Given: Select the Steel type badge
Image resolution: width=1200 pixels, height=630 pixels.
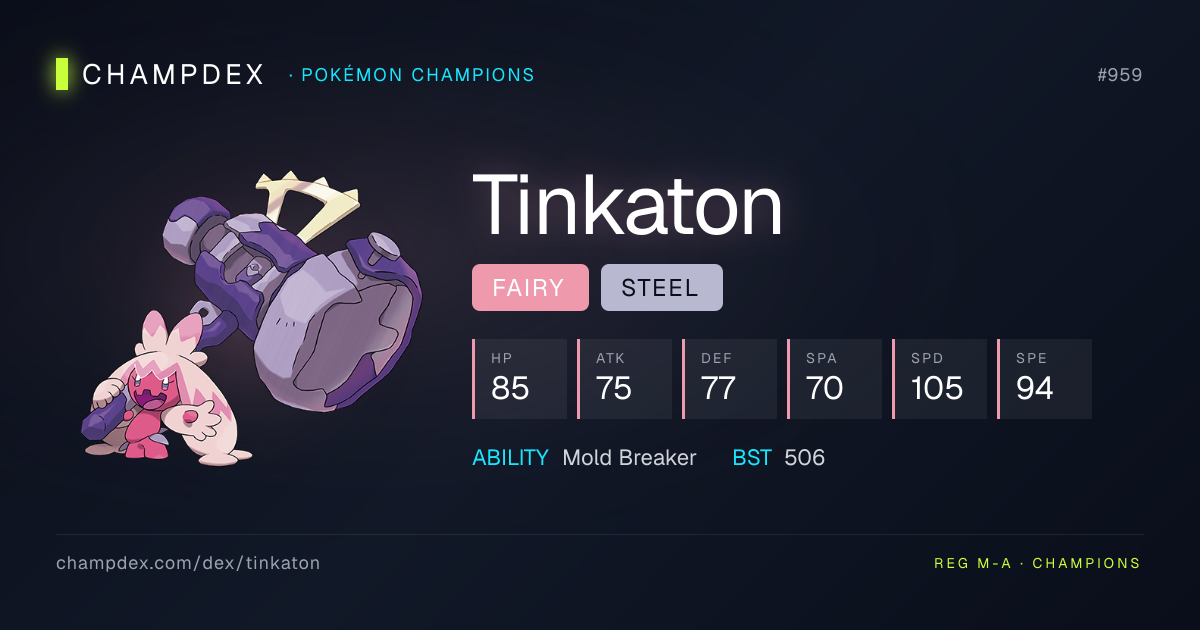Looking at the screenshot, I should tap(661, 288).
